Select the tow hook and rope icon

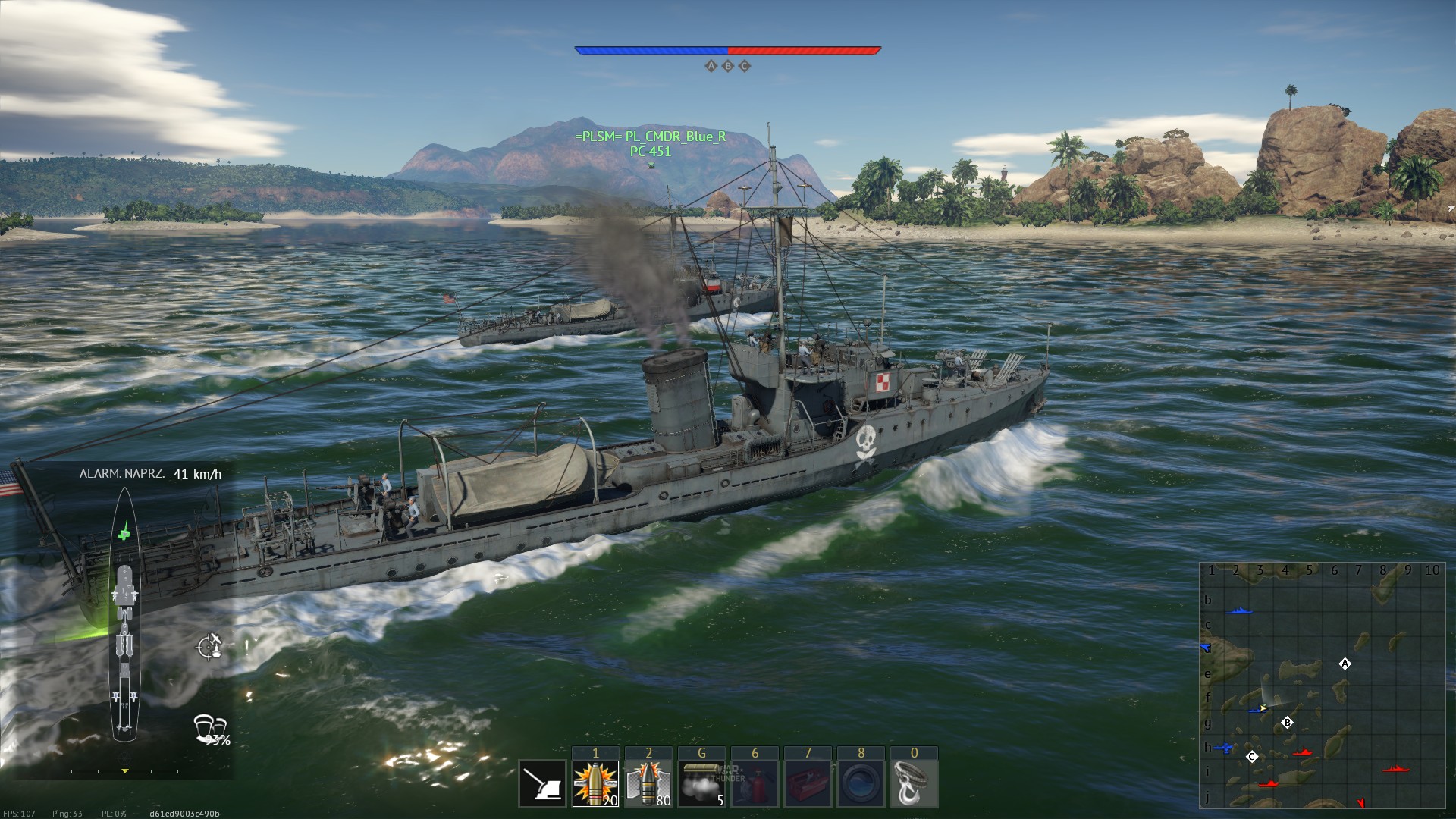point(914,784)
